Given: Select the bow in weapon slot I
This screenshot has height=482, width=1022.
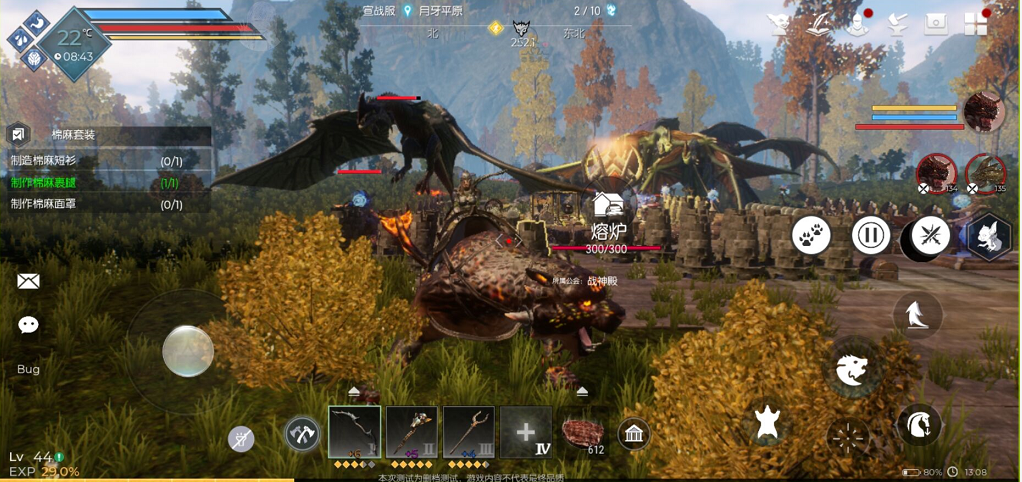Looking at the screenshot, I should pyautogui.click(x=354, y=432).
